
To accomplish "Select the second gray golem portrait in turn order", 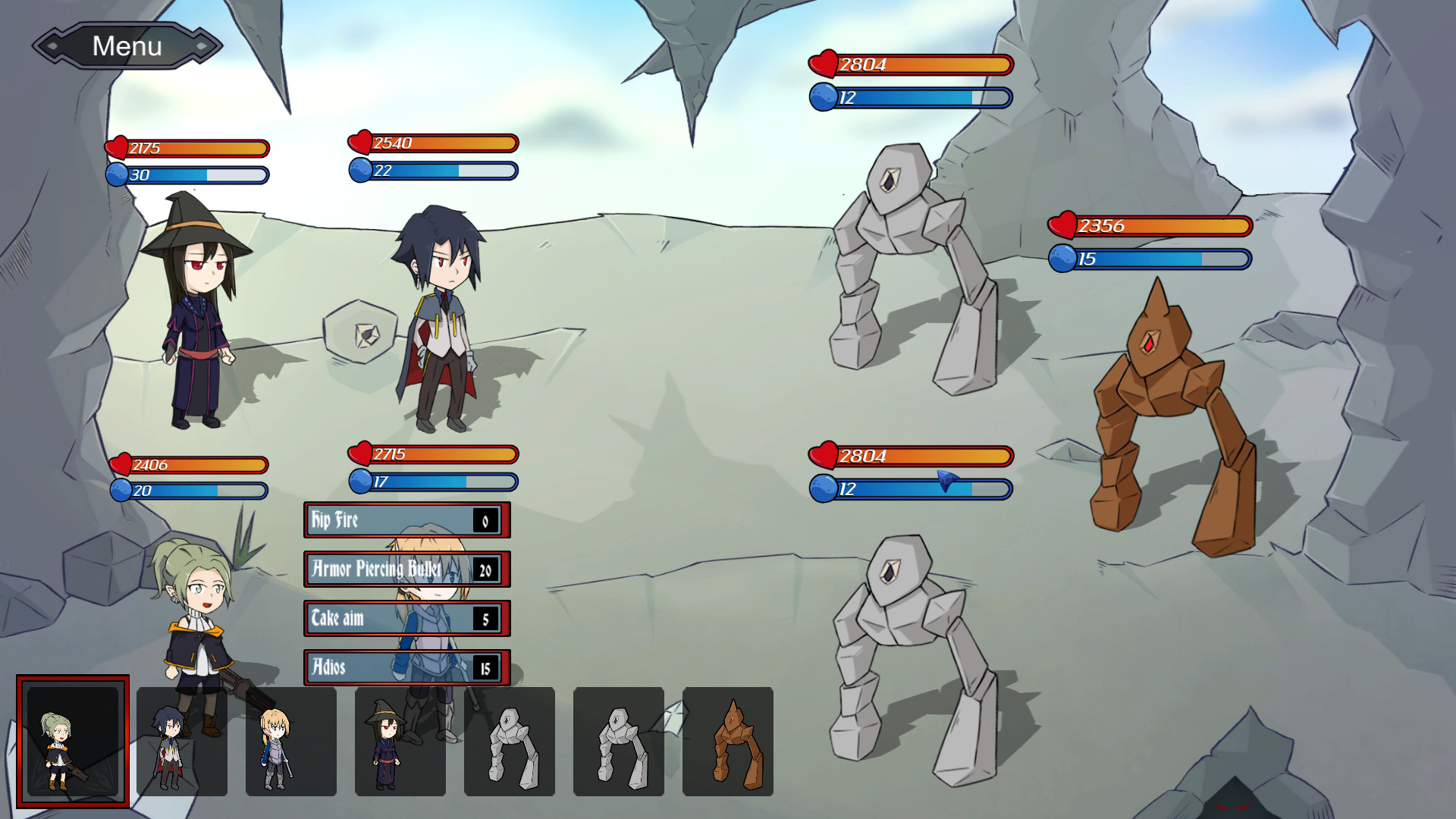I will pos(620,739).
